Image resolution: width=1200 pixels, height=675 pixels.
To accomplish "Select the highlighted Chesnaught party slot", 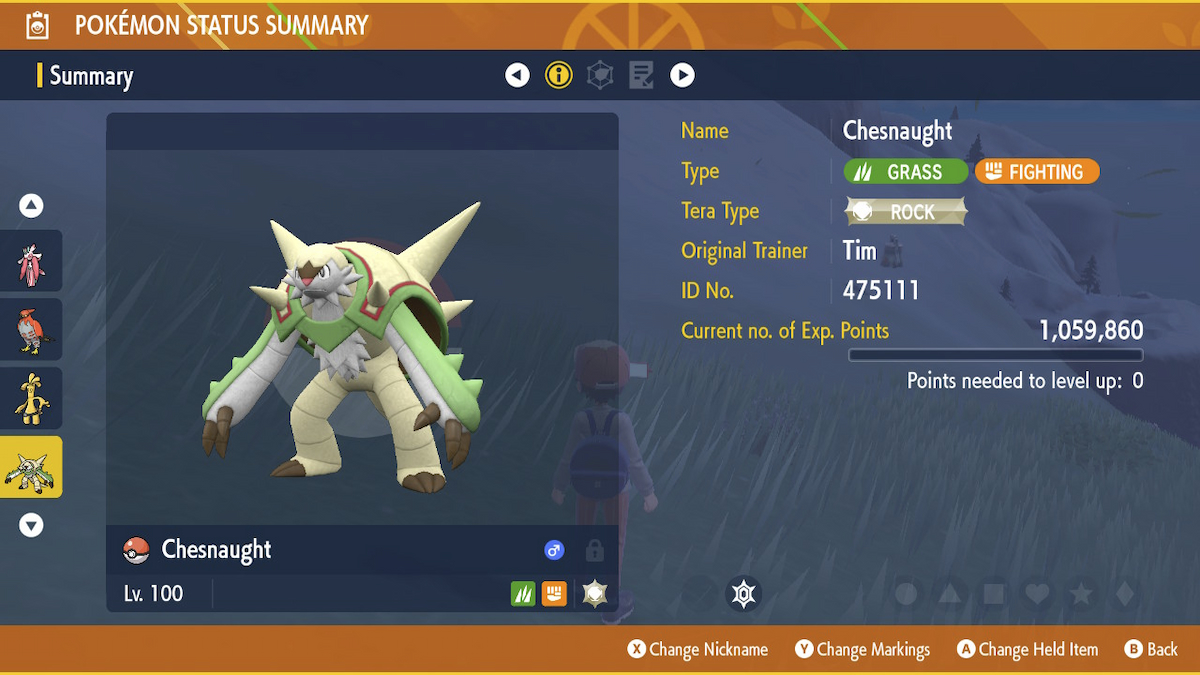I will pos(31,467).
